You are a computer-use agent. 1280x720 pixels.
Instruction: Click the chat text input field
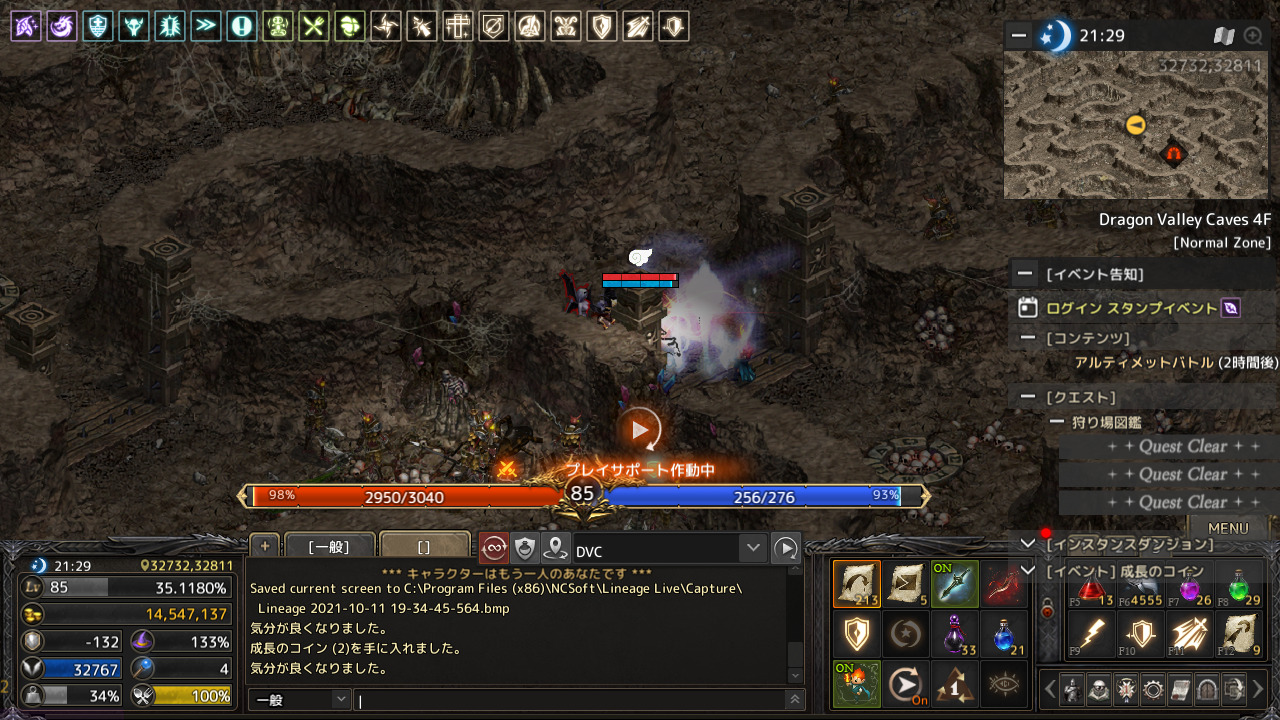[x=570, y=700]
